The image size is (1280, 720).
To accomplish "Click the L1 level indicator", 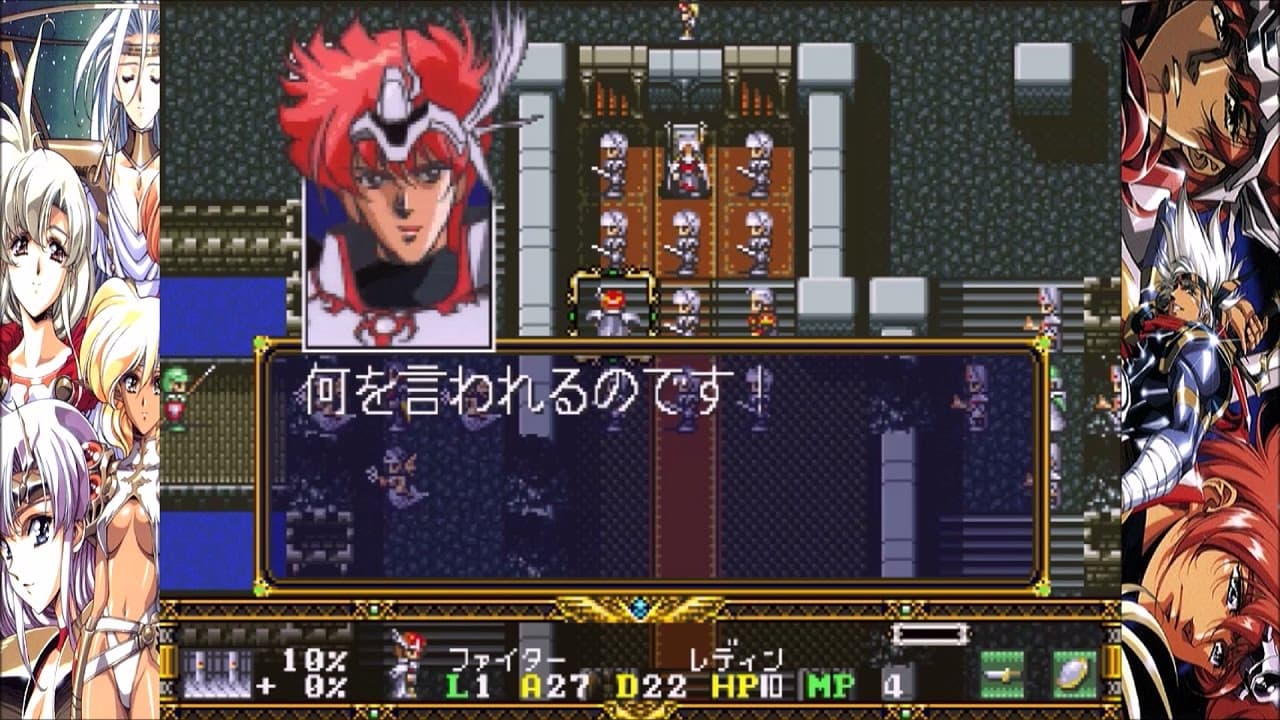I will point(467,683).
